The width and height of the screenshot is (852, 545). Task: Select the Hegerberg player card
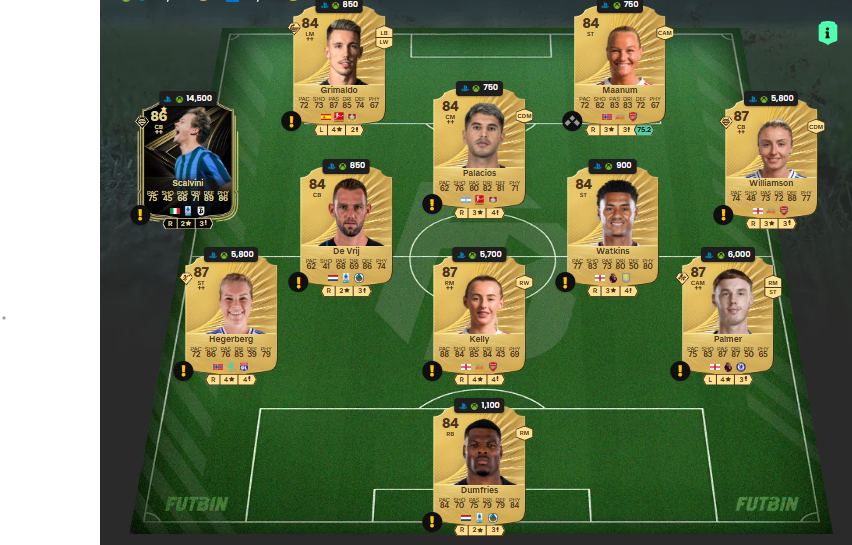coord(230,312)
